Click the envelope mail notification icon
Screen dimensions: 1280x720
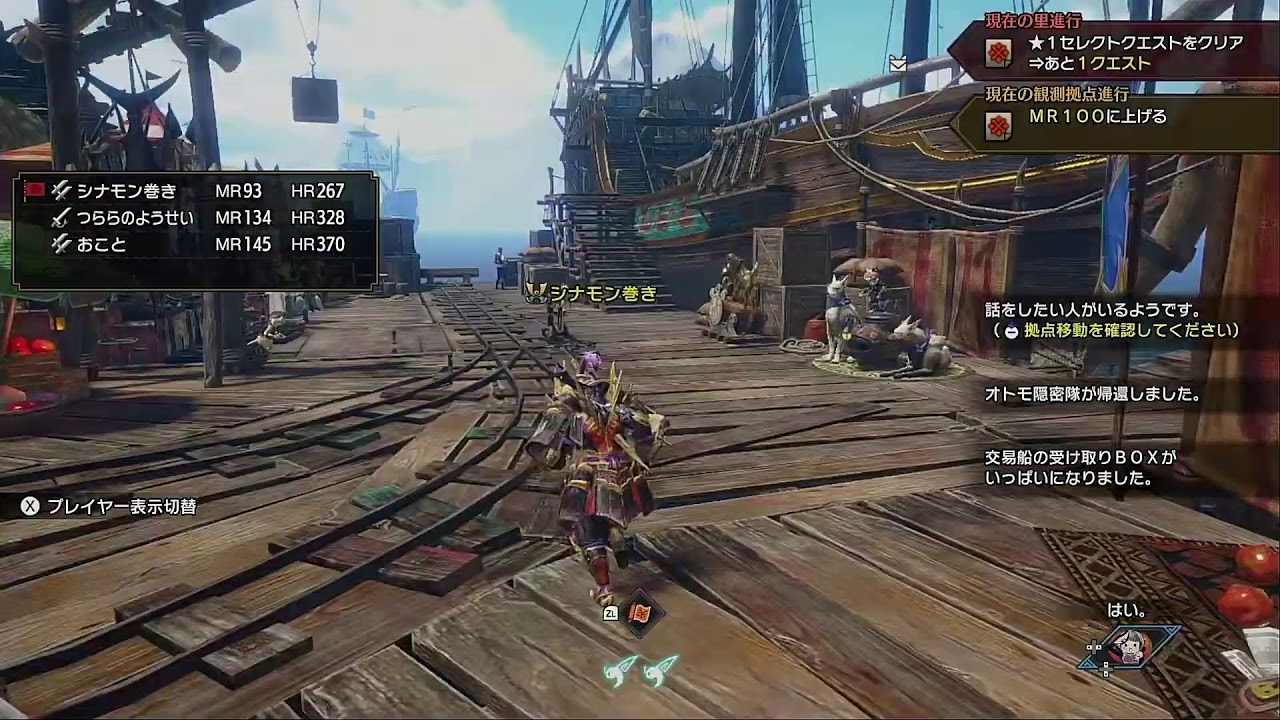pos(898,63)
